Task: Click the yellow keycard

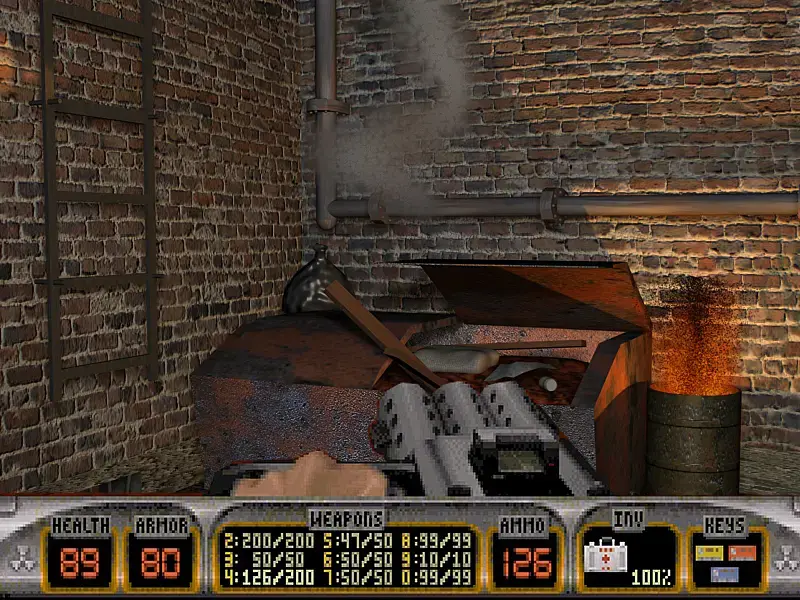Action: pyautogui.click(x=708, y=553)
